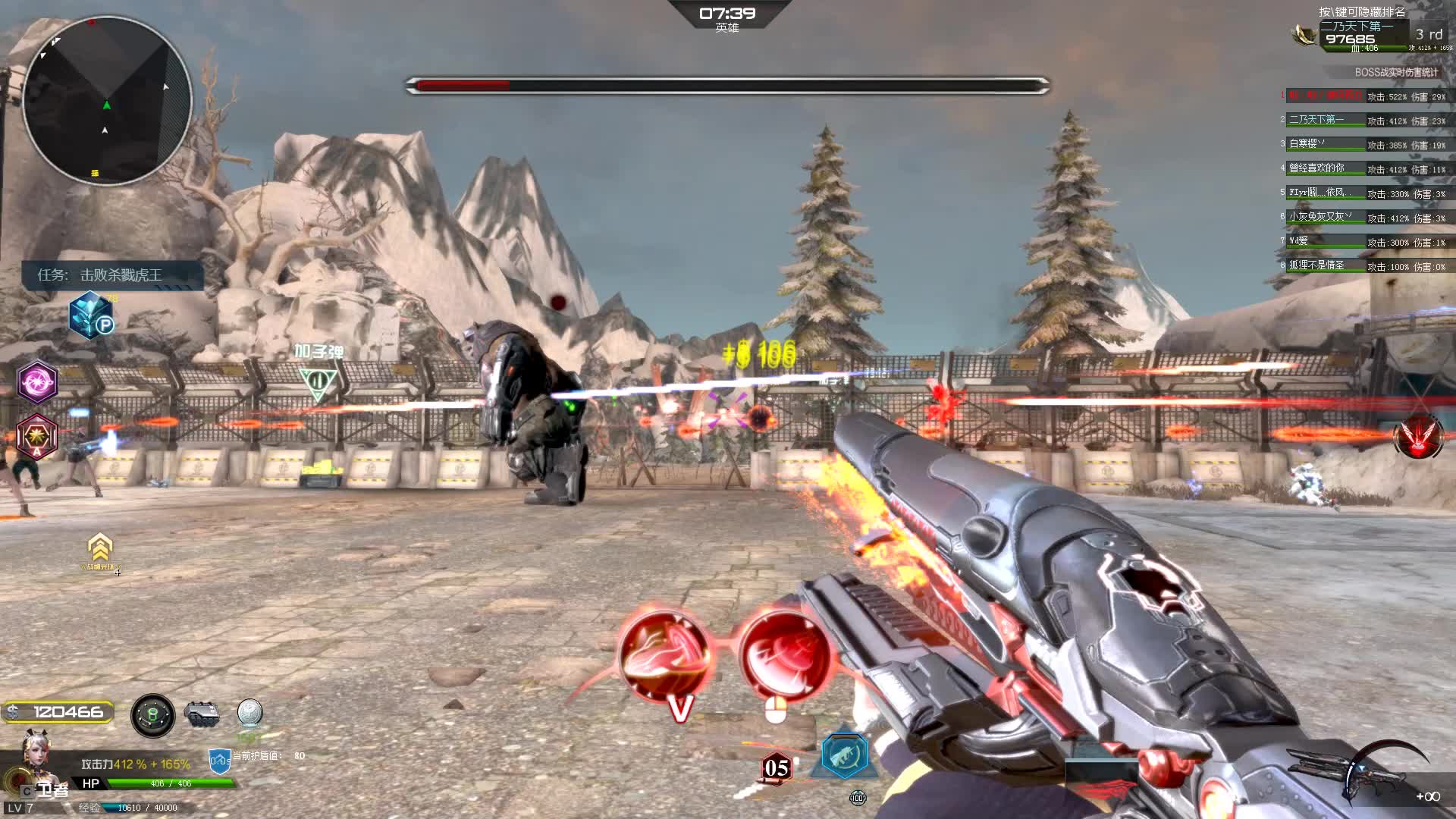Activate the purple hexagon skill icon
Viewport: 1456px width, 819px height.
(x=37, y=381)
